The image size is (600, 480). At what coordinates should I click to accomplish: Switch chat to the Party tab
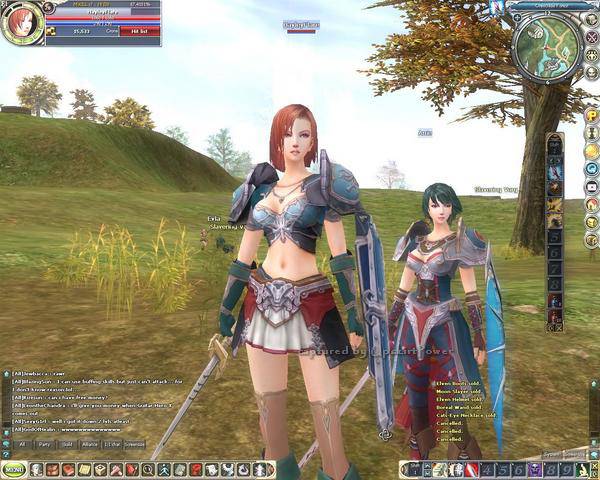(x=44, y=443)
